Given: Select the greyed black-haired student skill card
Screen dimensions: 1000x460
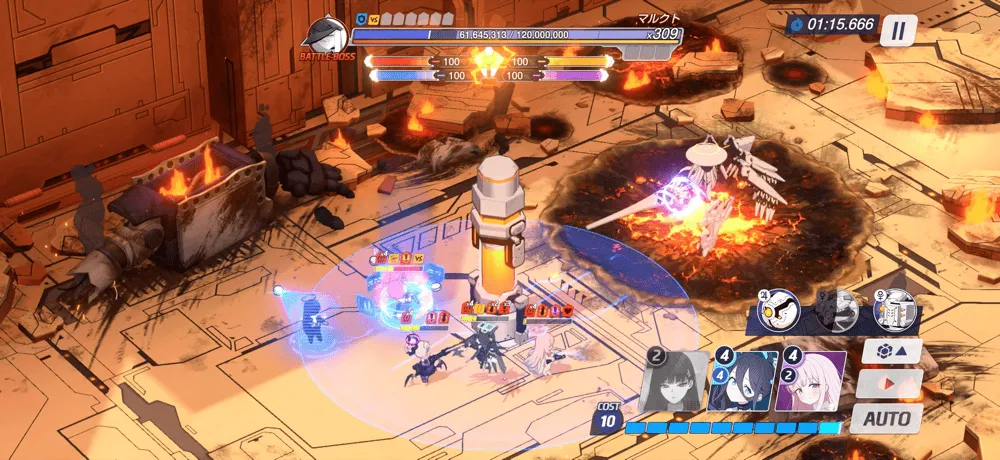Looking at the screenshot, I should point(672,380).
